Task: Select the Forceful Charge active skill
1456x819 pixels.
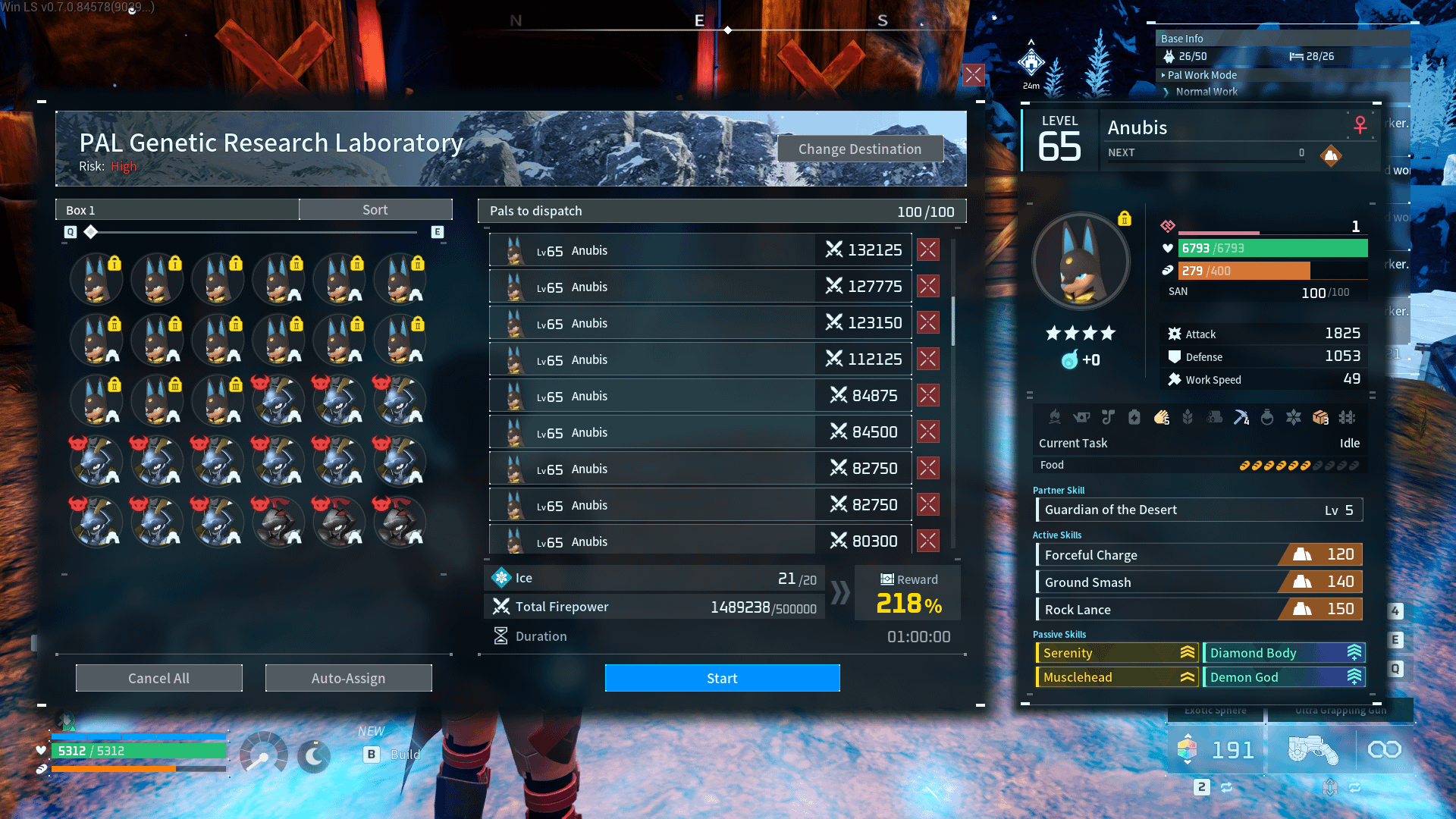Action: (1199, 554)
